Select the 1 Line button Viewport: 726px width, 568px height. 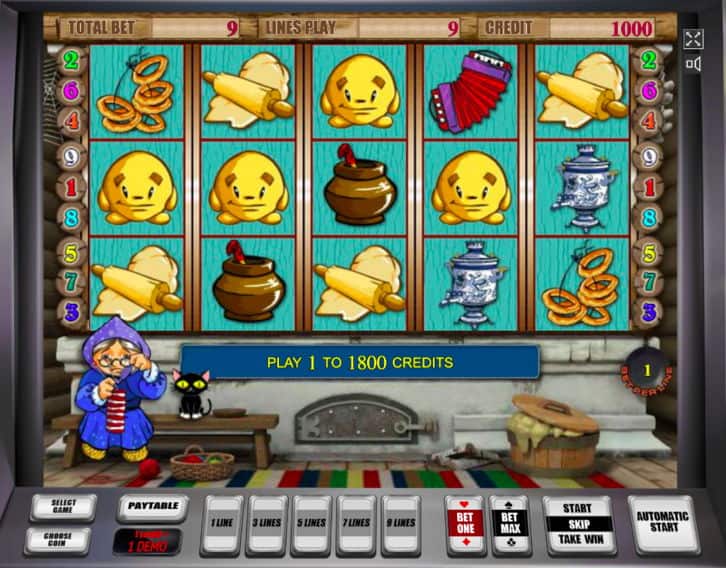pyautogui.click(x=221, y=523)
